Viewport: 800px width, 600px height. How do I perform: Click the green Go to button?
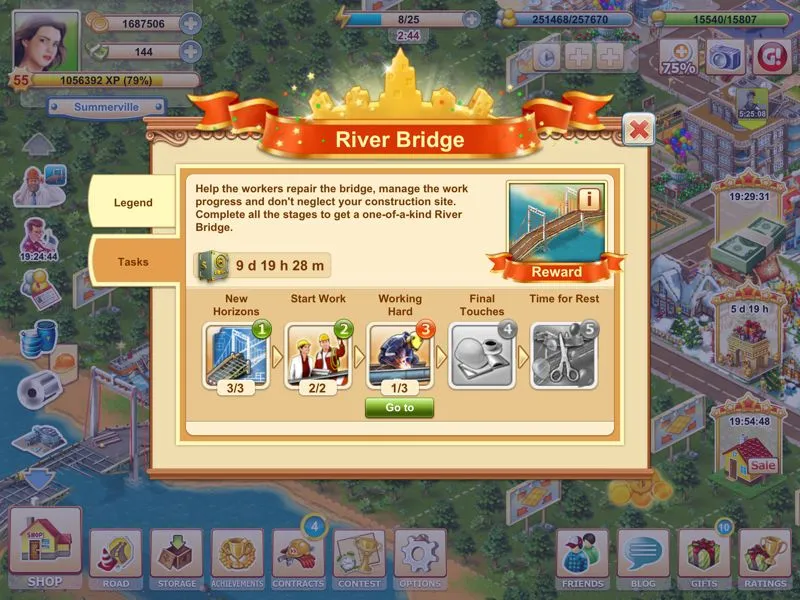coord(399,408)
